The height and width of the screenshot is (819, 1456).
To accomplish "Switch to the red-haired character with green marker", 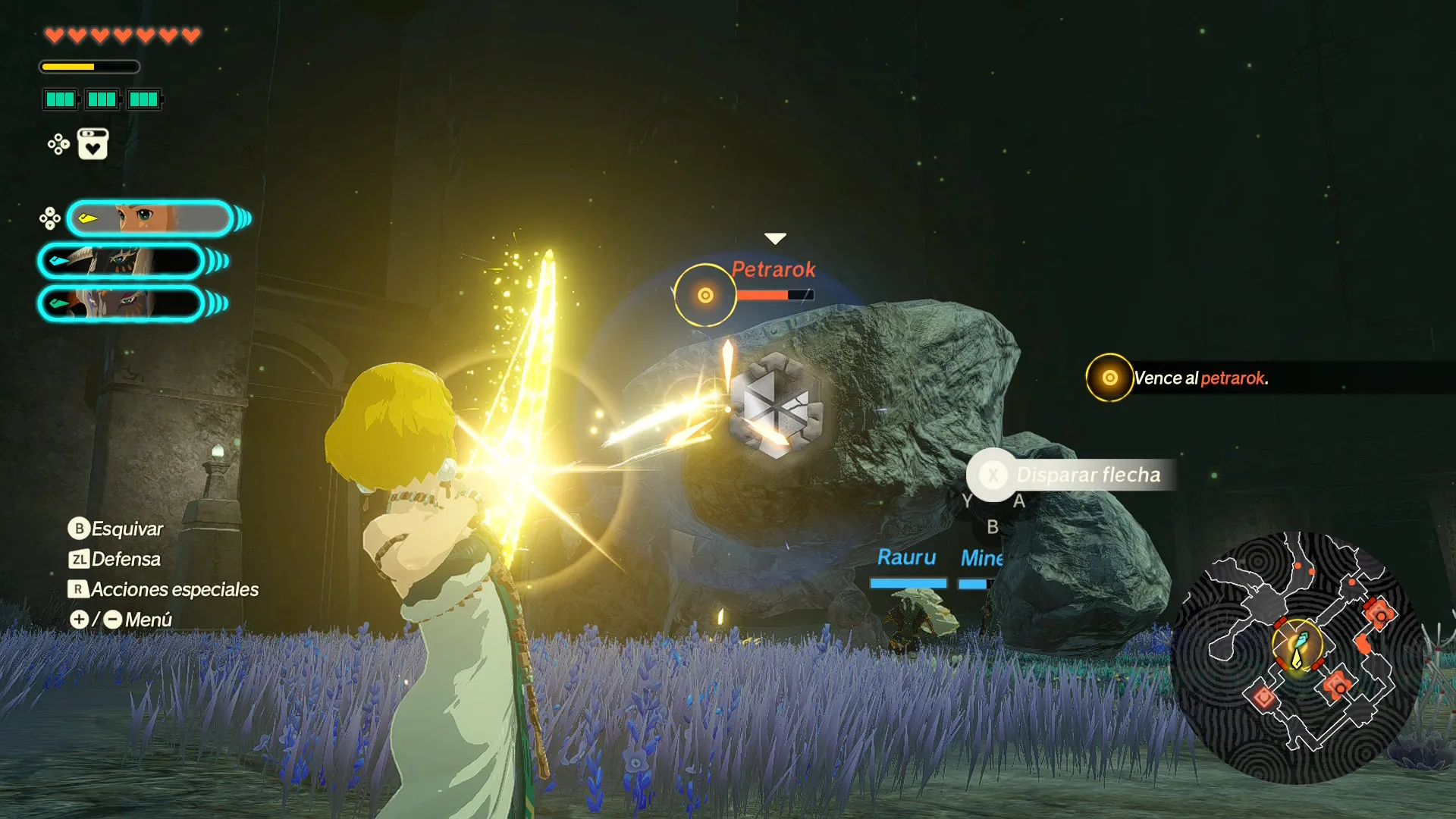I will click(x=121, y=304).
